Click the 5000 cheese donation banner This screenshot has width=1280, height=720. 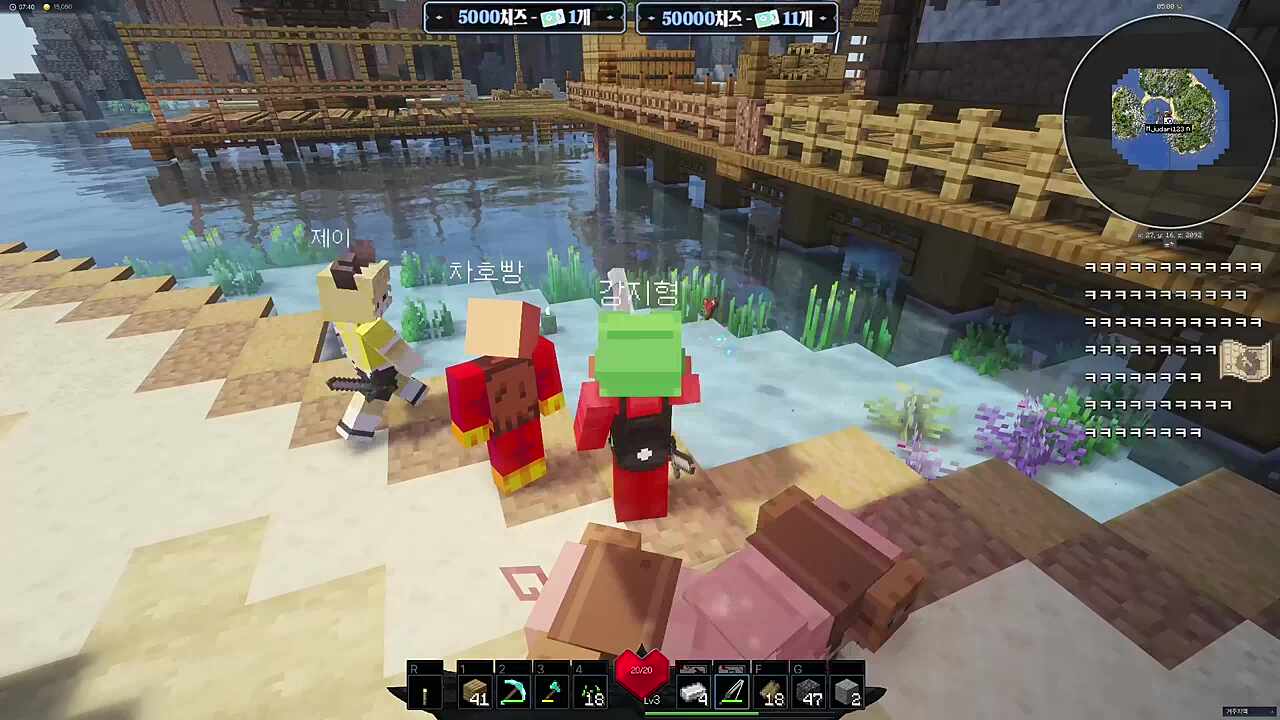coord(525,18)
